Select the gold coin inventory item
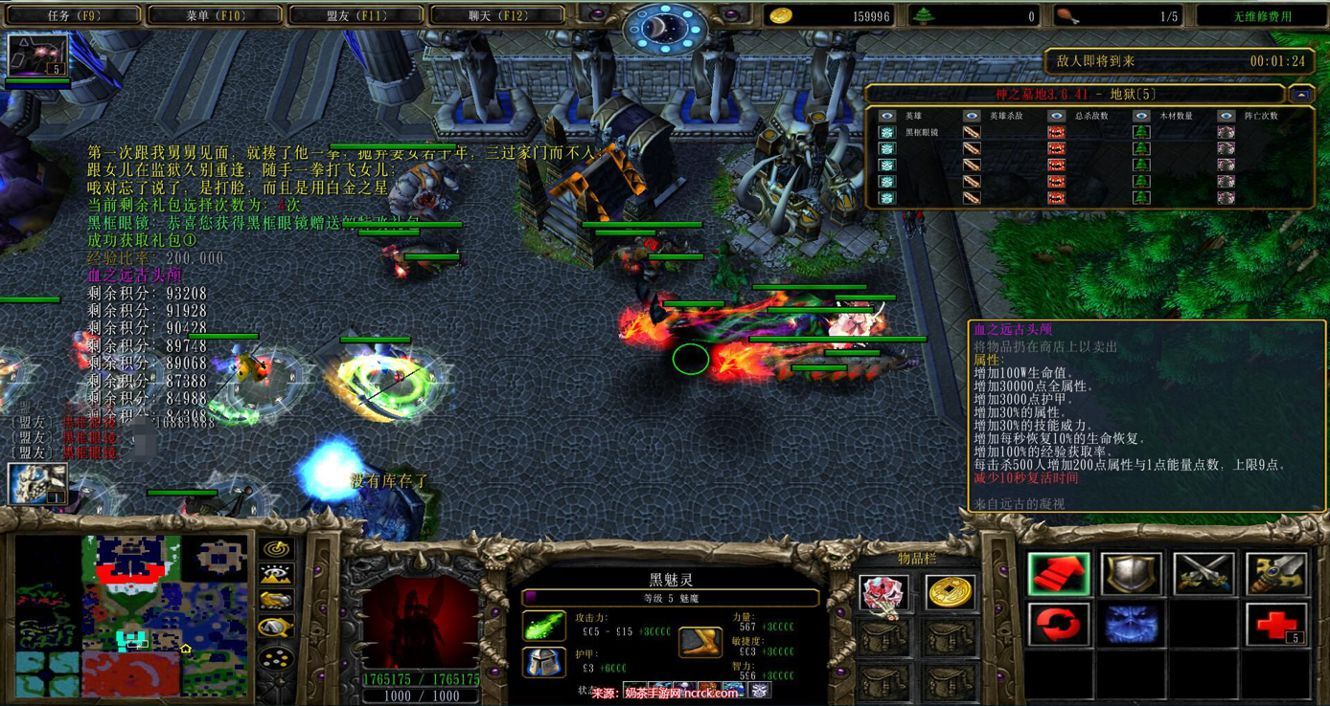Screen dimensions: 1330x706 [949, 593]
